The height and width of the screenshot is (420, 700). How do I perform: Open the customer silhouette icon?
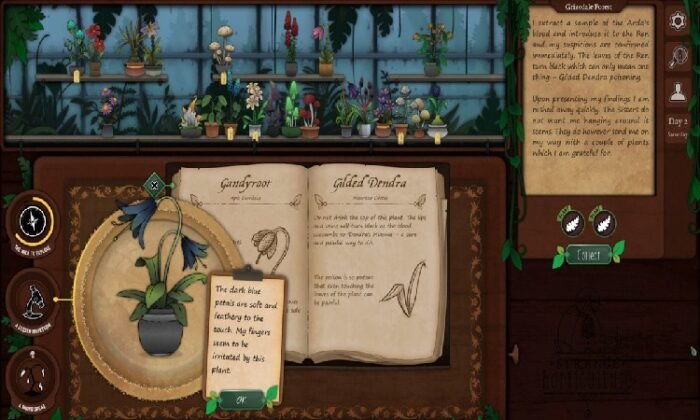[677, 93]
